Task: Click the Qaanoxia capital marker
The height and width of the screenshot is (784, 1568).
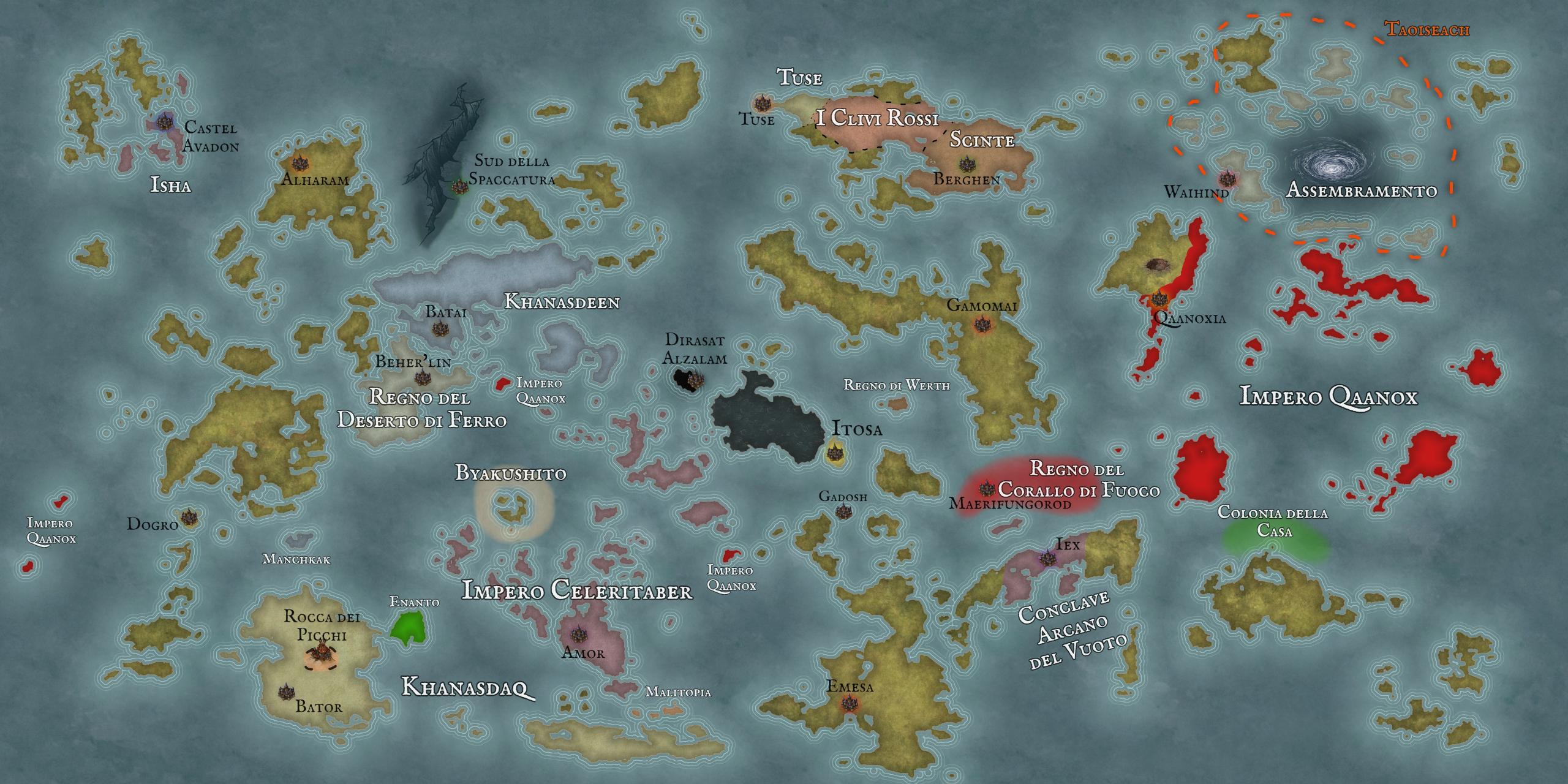Action: click(1158, 300)
